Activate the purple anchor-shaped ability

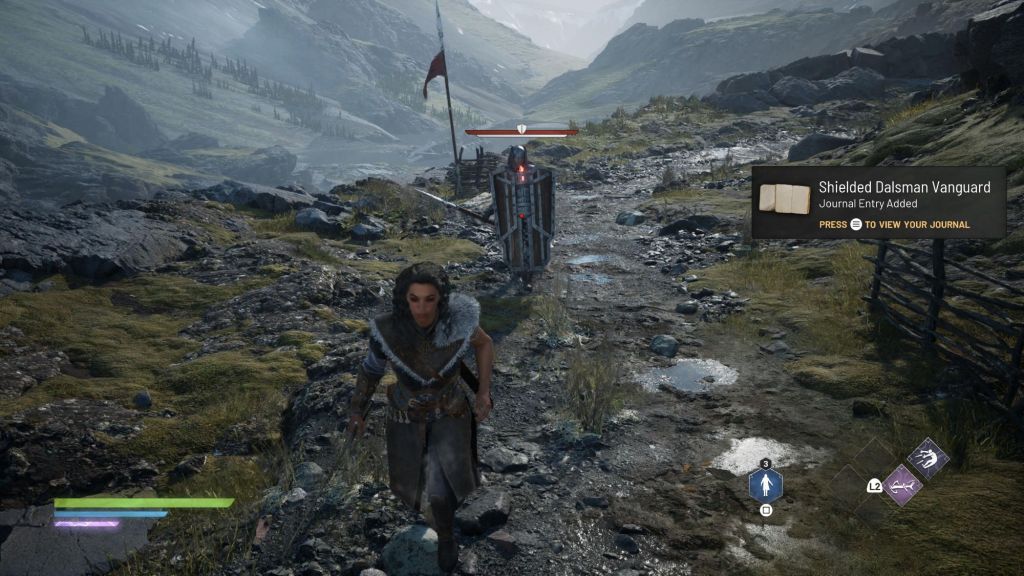(x=903, y=485)
